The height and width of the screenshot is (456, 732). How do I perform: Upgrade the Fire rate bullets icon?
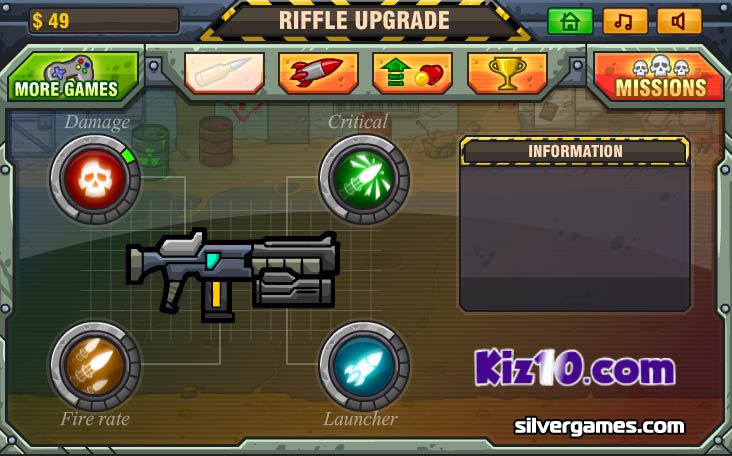pyautogui.click(x=94, y=366)
